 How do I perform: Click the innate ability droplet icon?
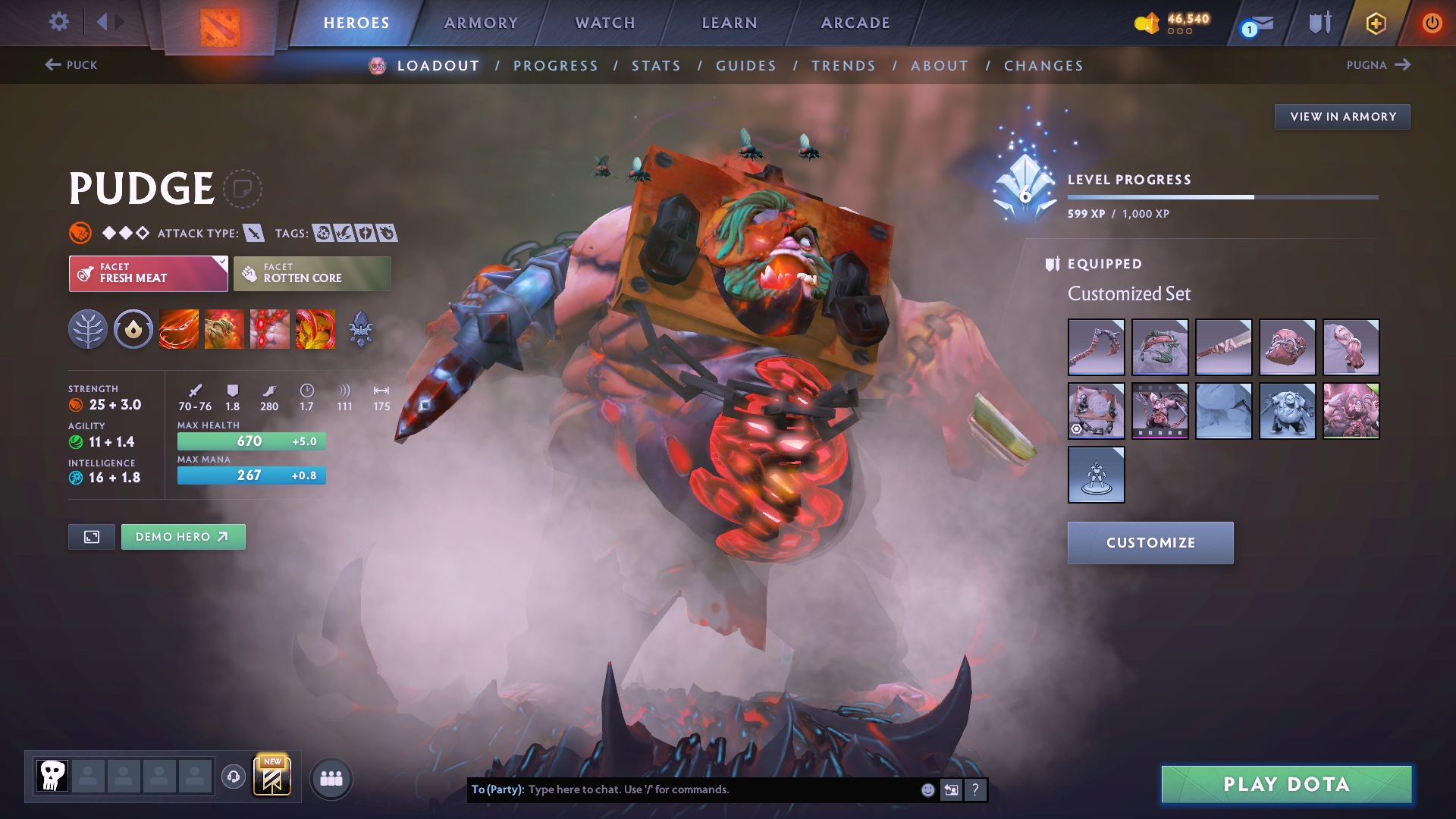click(133, 328)
